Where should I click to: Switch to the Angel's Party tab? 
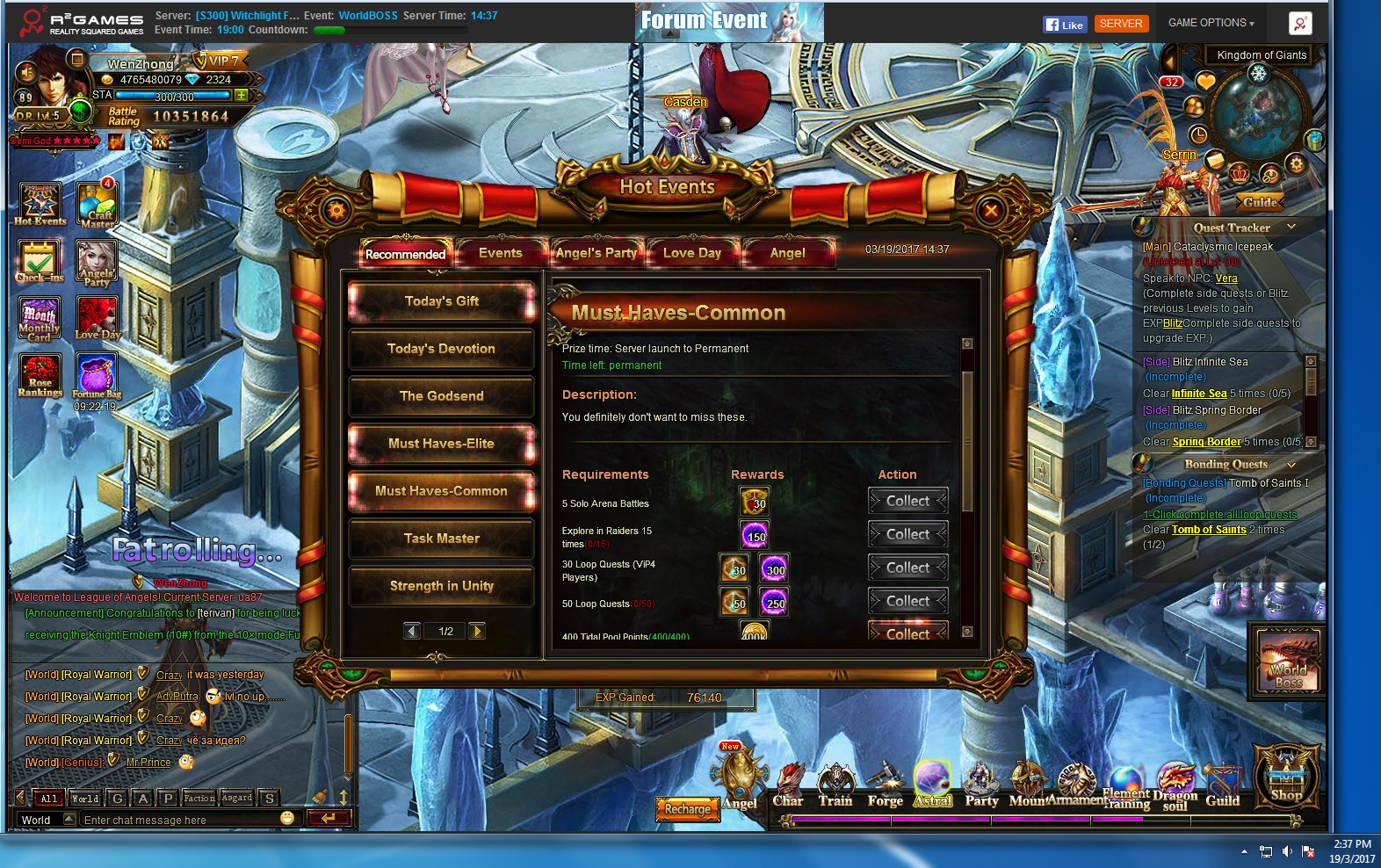point(597,253)
